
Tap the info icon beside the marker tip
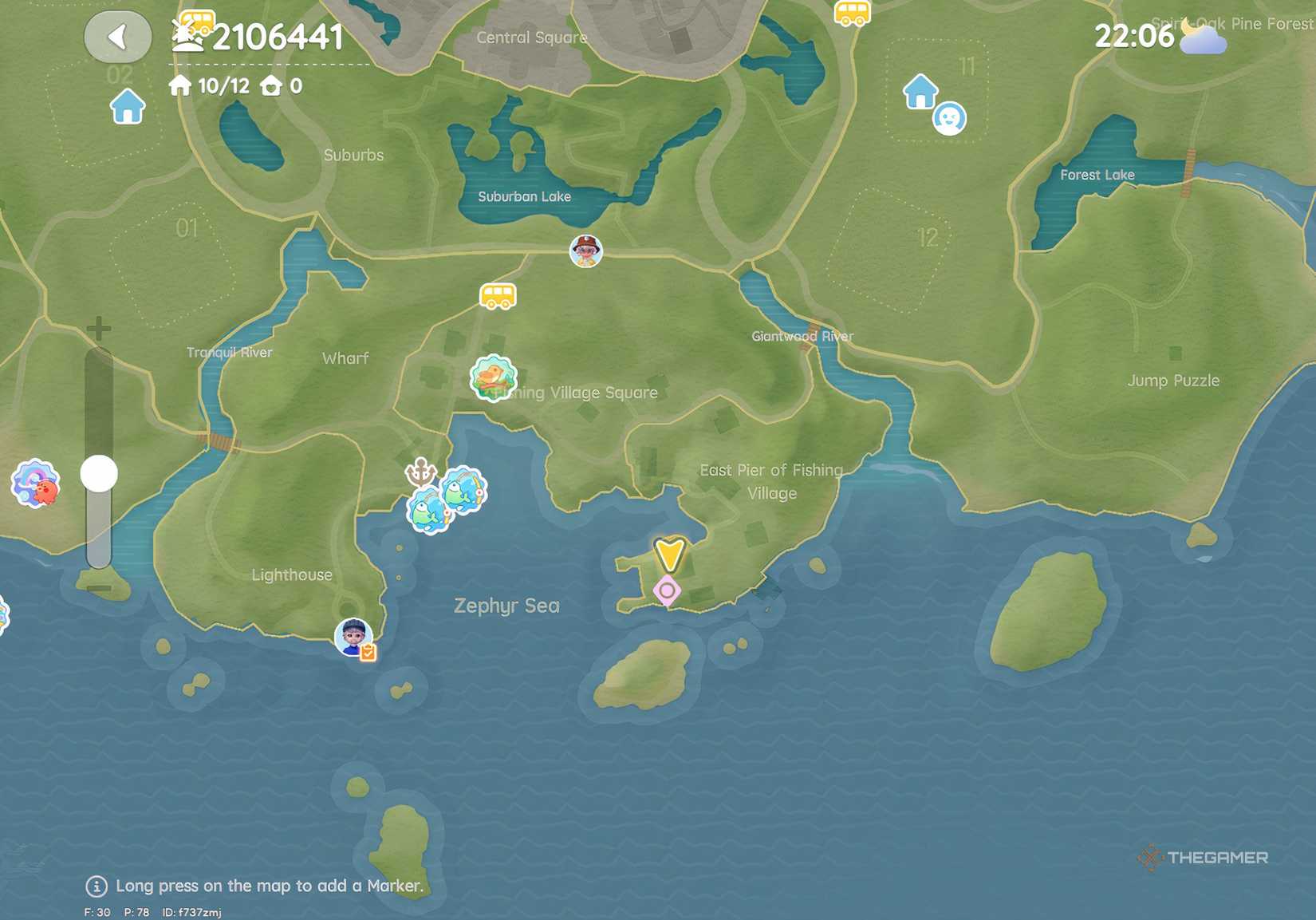(96, 886)
